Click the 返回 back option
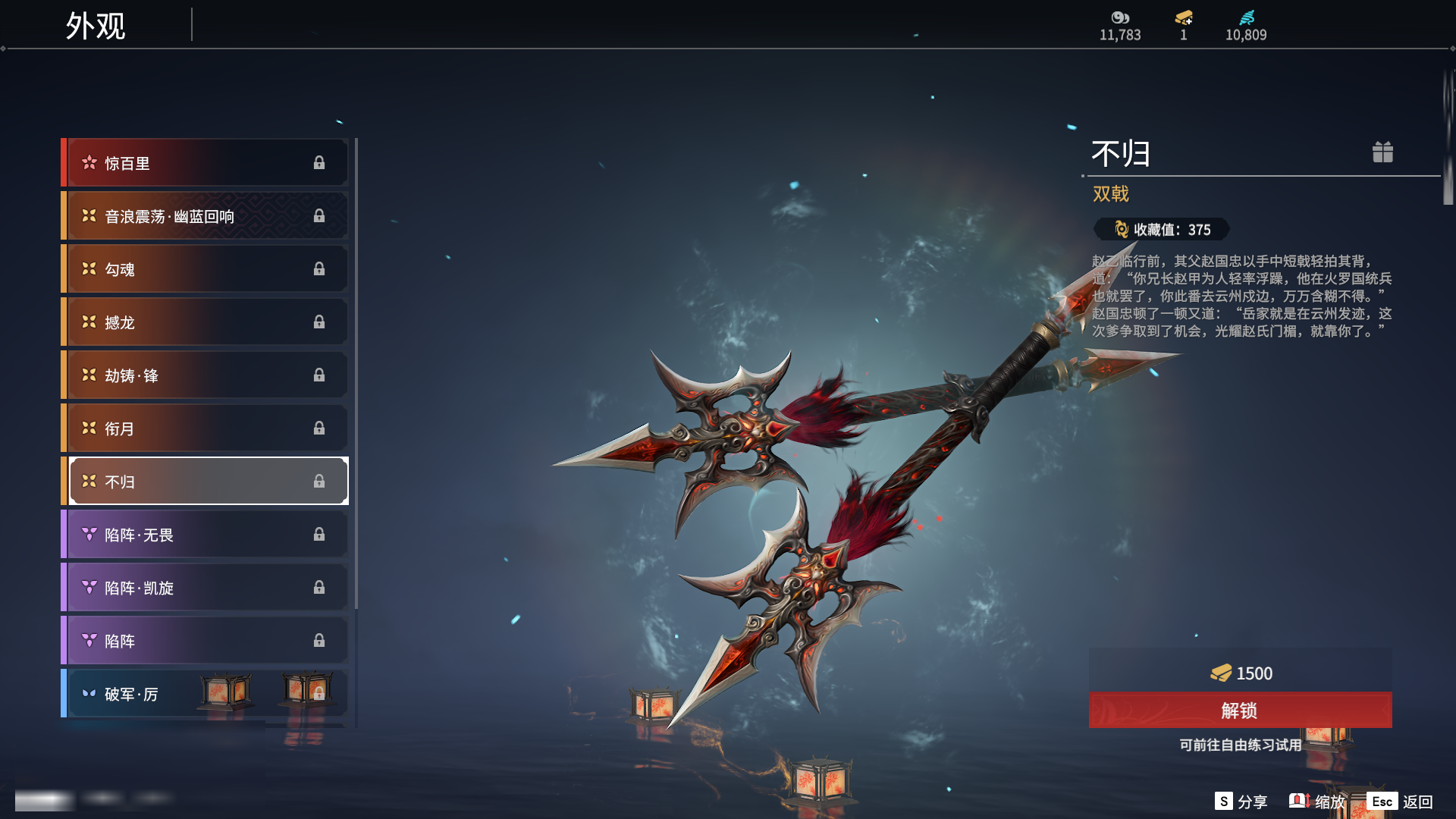Viewport: 1456px width, 819px height. [x=1401, y=802]
